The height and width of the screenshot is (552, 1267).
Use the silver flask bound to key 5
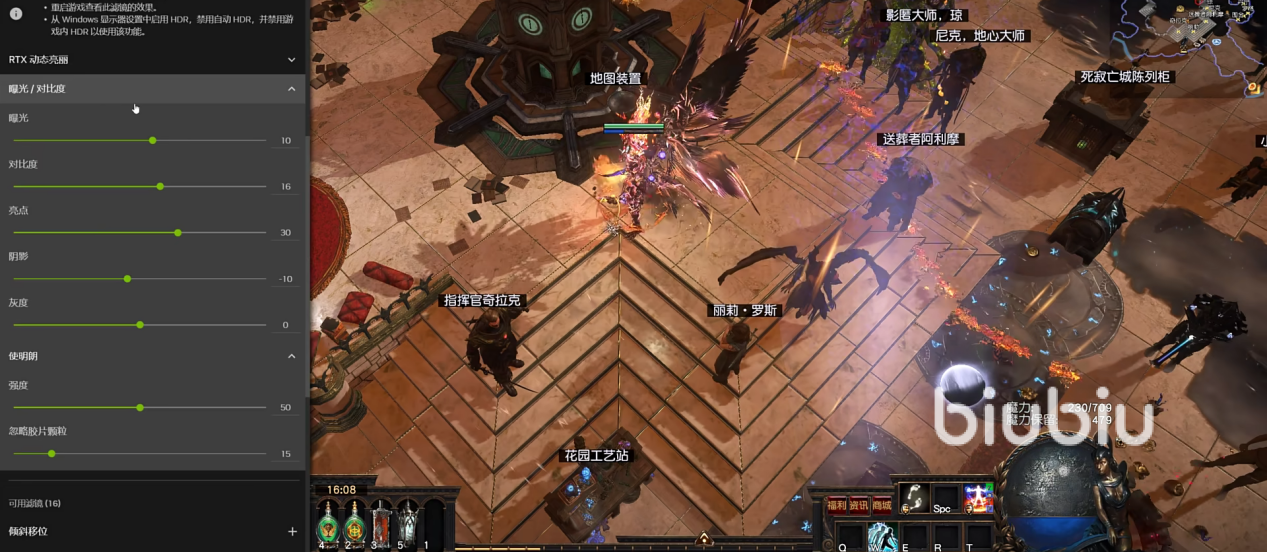click(407, 522)
